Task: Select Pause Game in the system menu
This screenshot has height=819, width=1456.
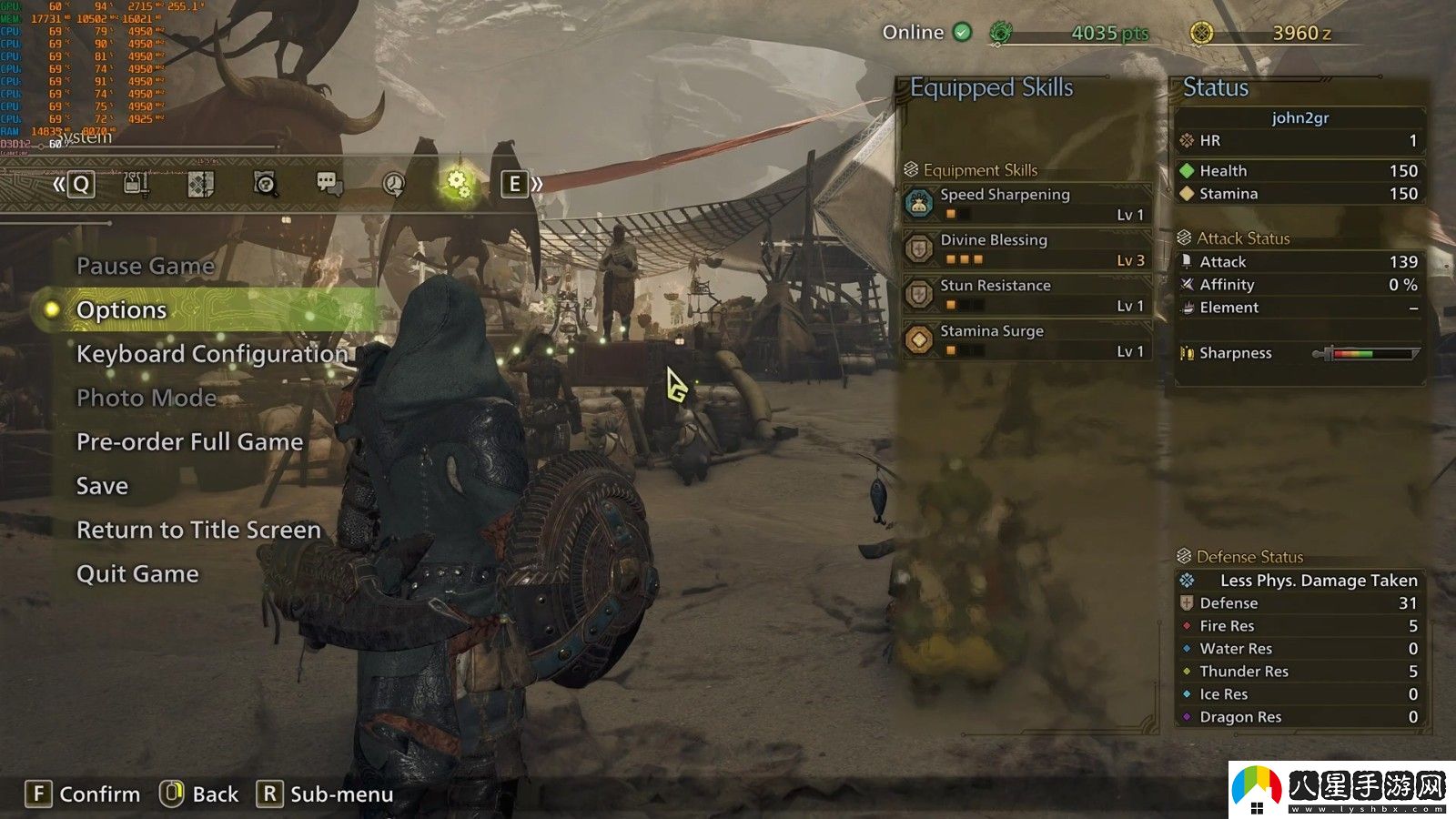Action: (x=146, y=266)
